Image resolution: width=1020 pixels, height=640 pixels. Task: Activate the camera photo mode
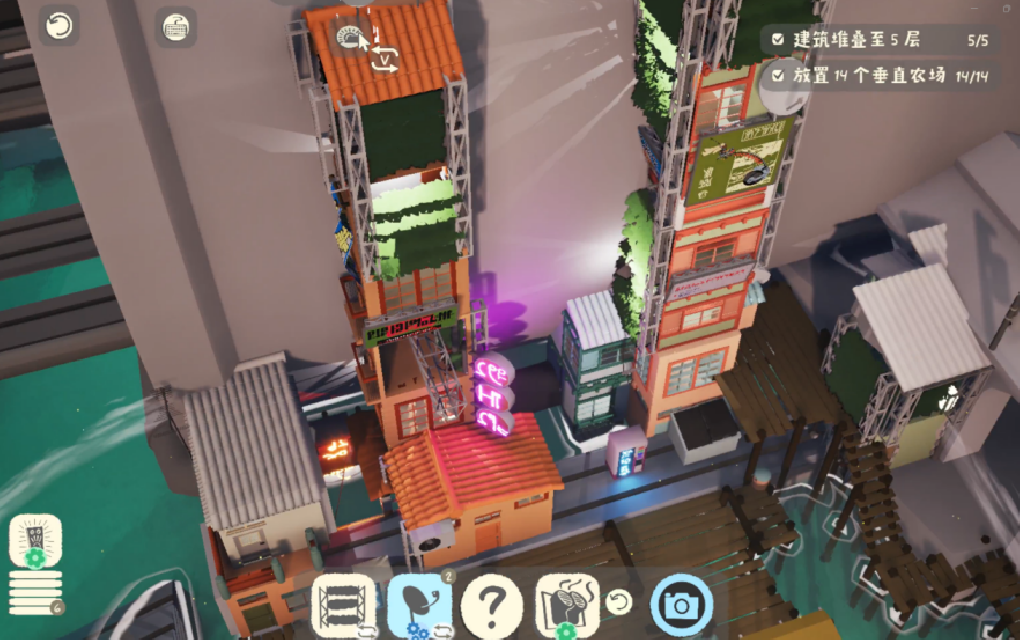coord(682,605)
